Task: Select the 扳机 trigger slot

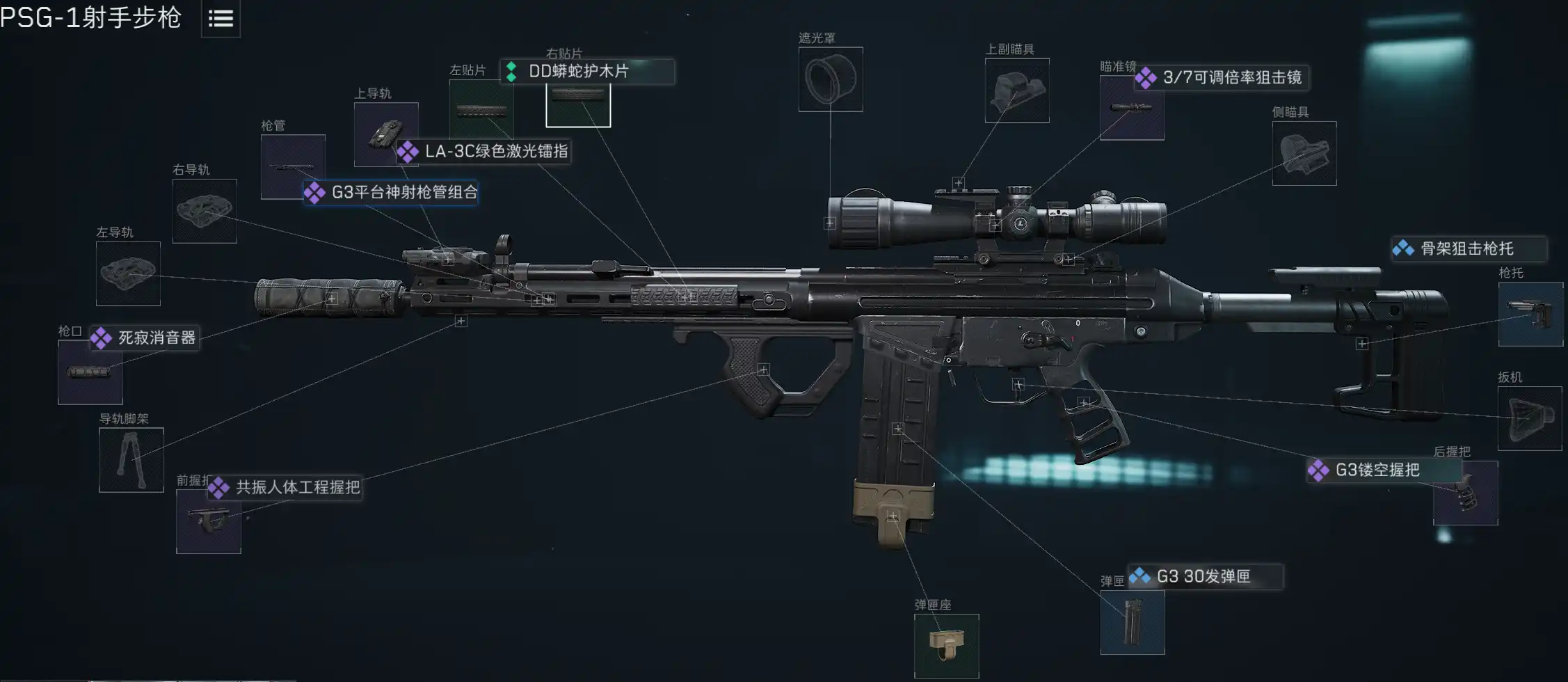Action: 1530,418
